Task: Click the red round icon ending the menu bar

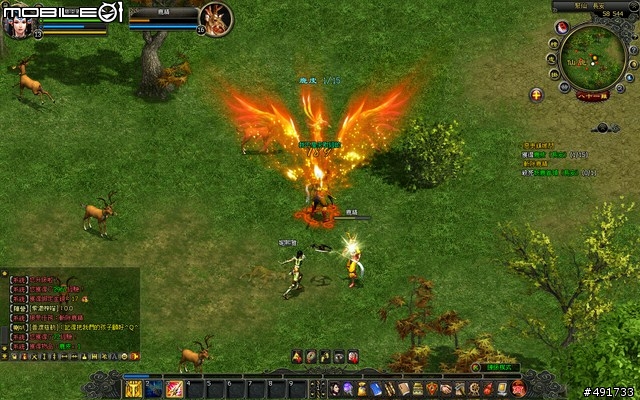Action: (x=516, y=388)
